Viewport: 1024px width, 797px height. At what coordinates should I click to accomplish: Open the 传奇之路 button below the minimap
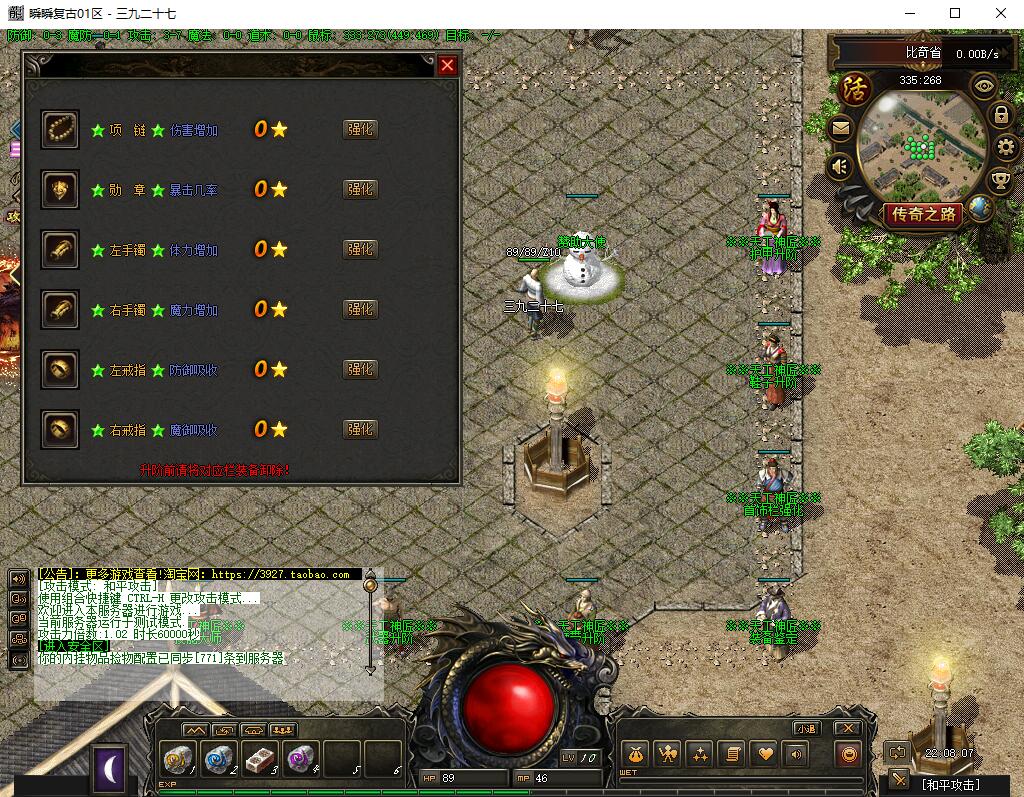click(x=924, y=214)
